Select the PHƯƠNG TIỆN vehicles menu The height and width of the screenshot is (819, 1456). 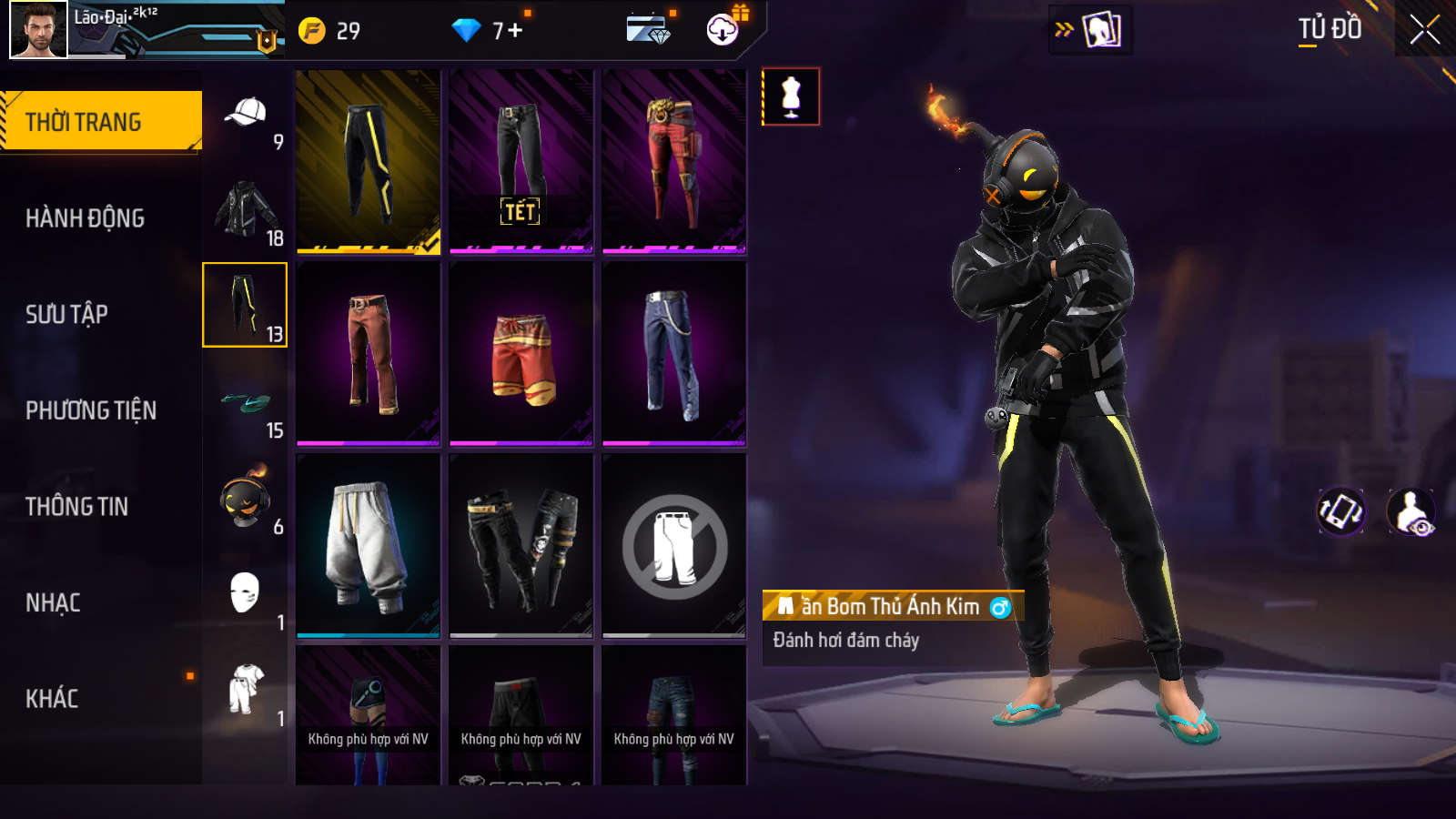tap(91, 410)
